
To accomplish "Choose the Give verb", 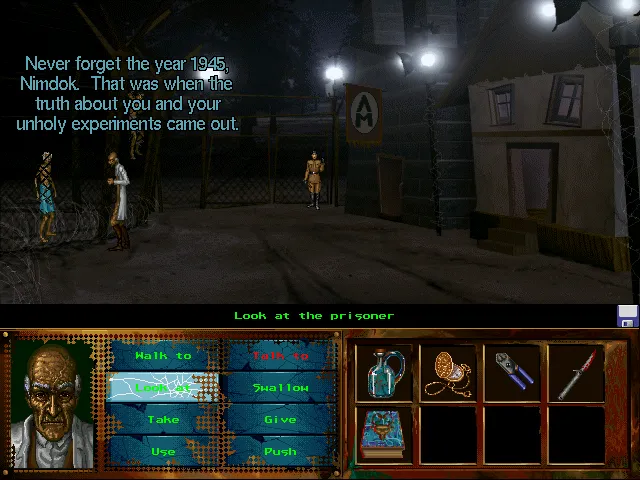I will (280, 420).
